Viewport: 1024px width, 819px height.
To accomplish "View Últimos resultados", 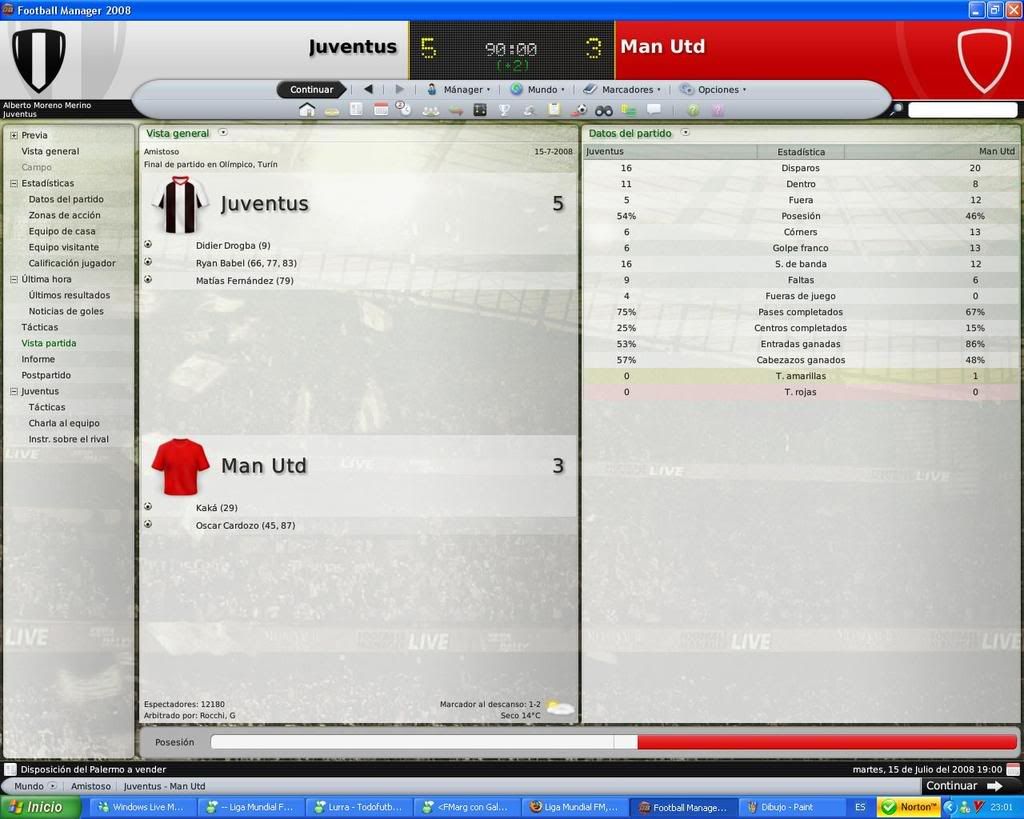I will coord(69,295).
